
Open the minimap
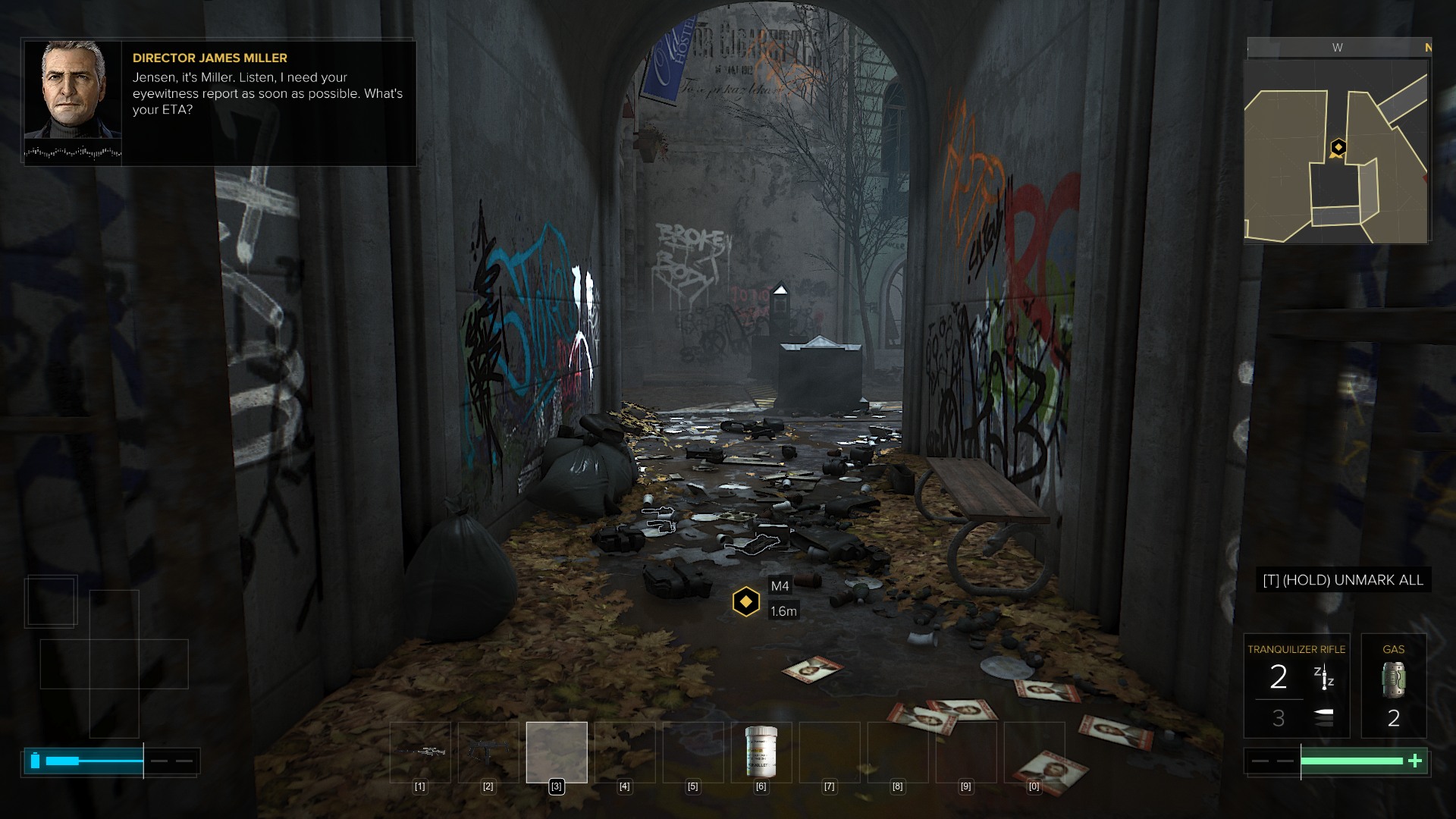click(1336, 152)
